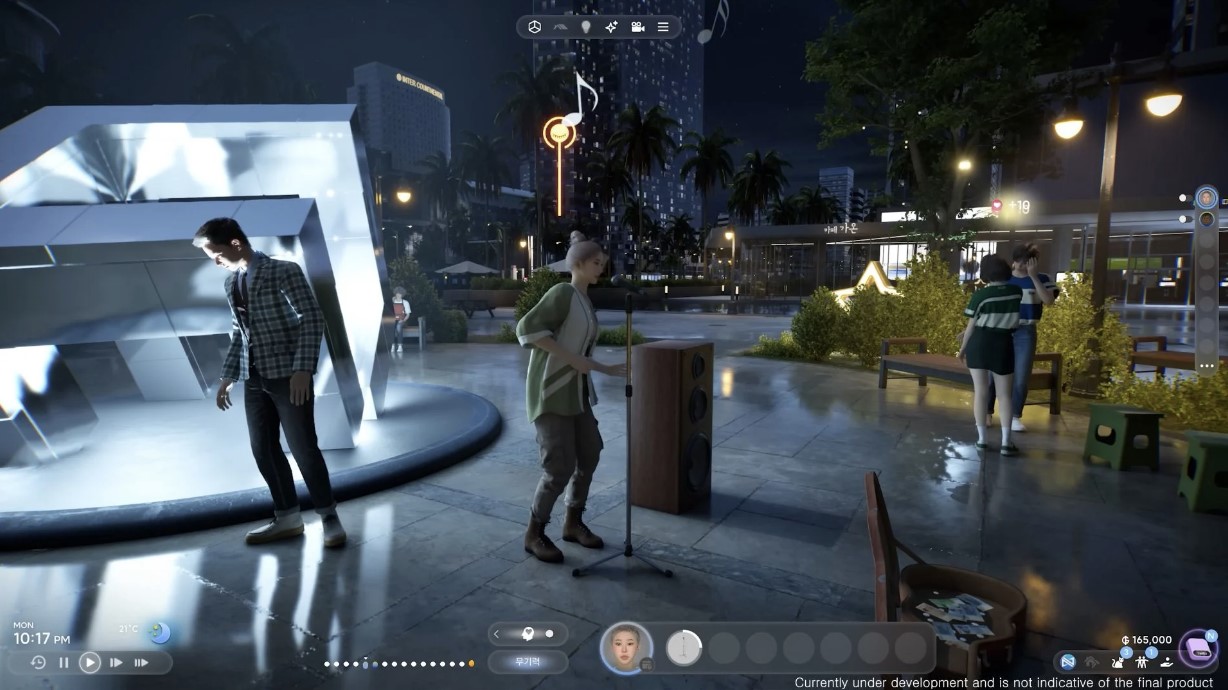Click the rewind clock icon
Viewport: 1228px width, 690px height.
click(x=38, y=662)
